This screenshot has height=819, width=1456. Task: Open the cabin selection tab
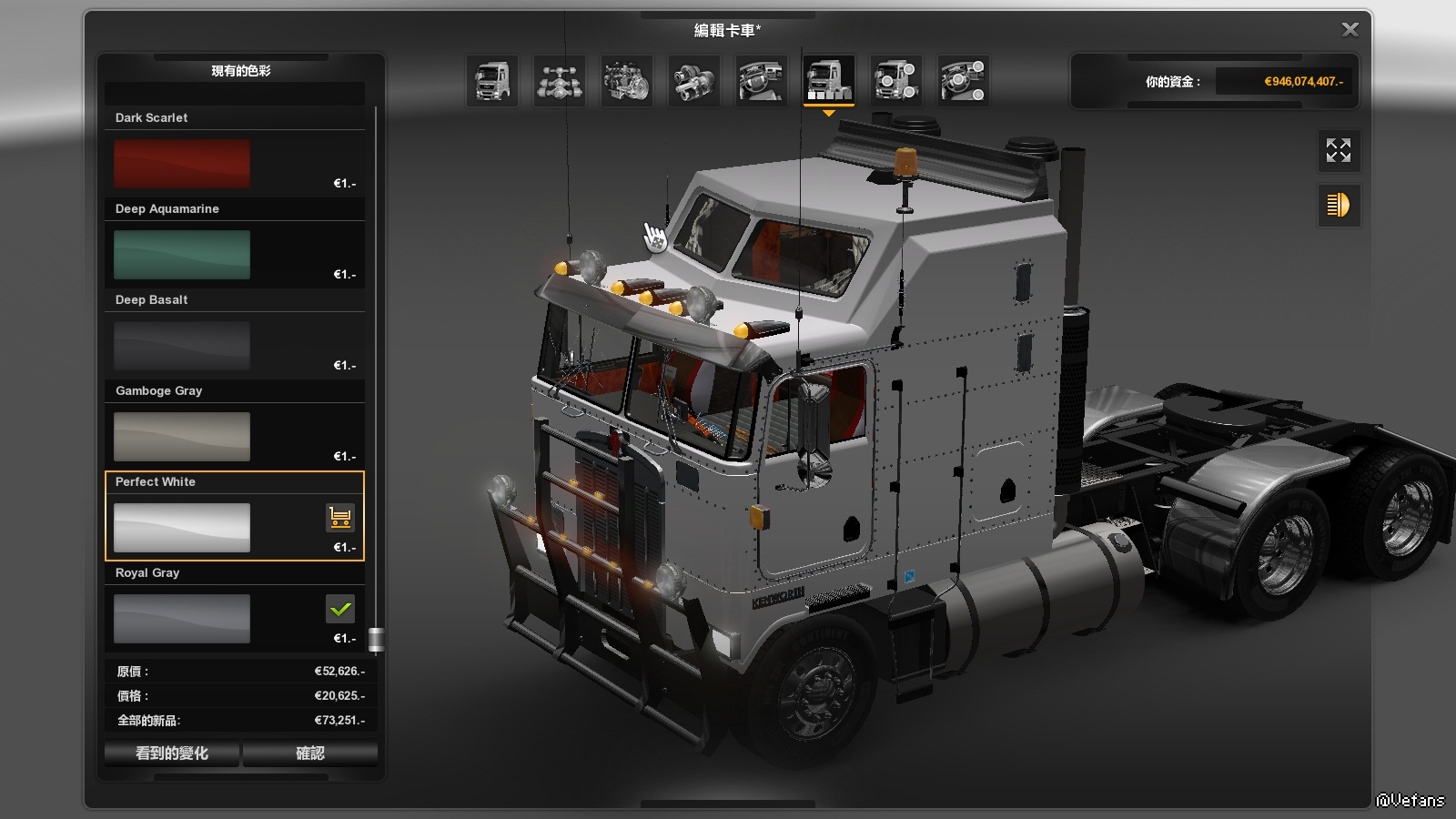[492, 80]
